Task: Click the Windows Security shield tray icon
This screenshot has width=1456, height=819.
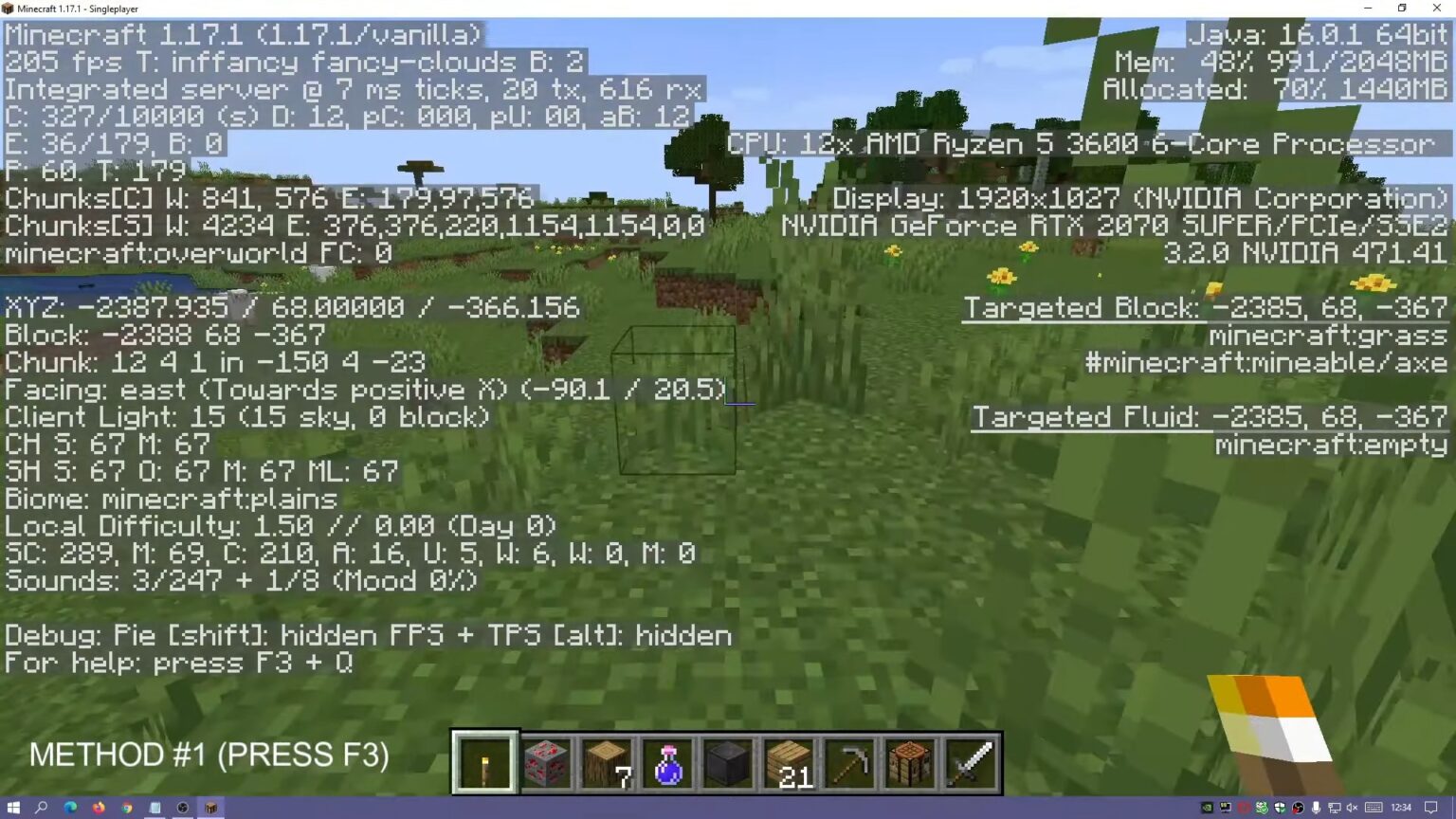Action: [1282, 808]
